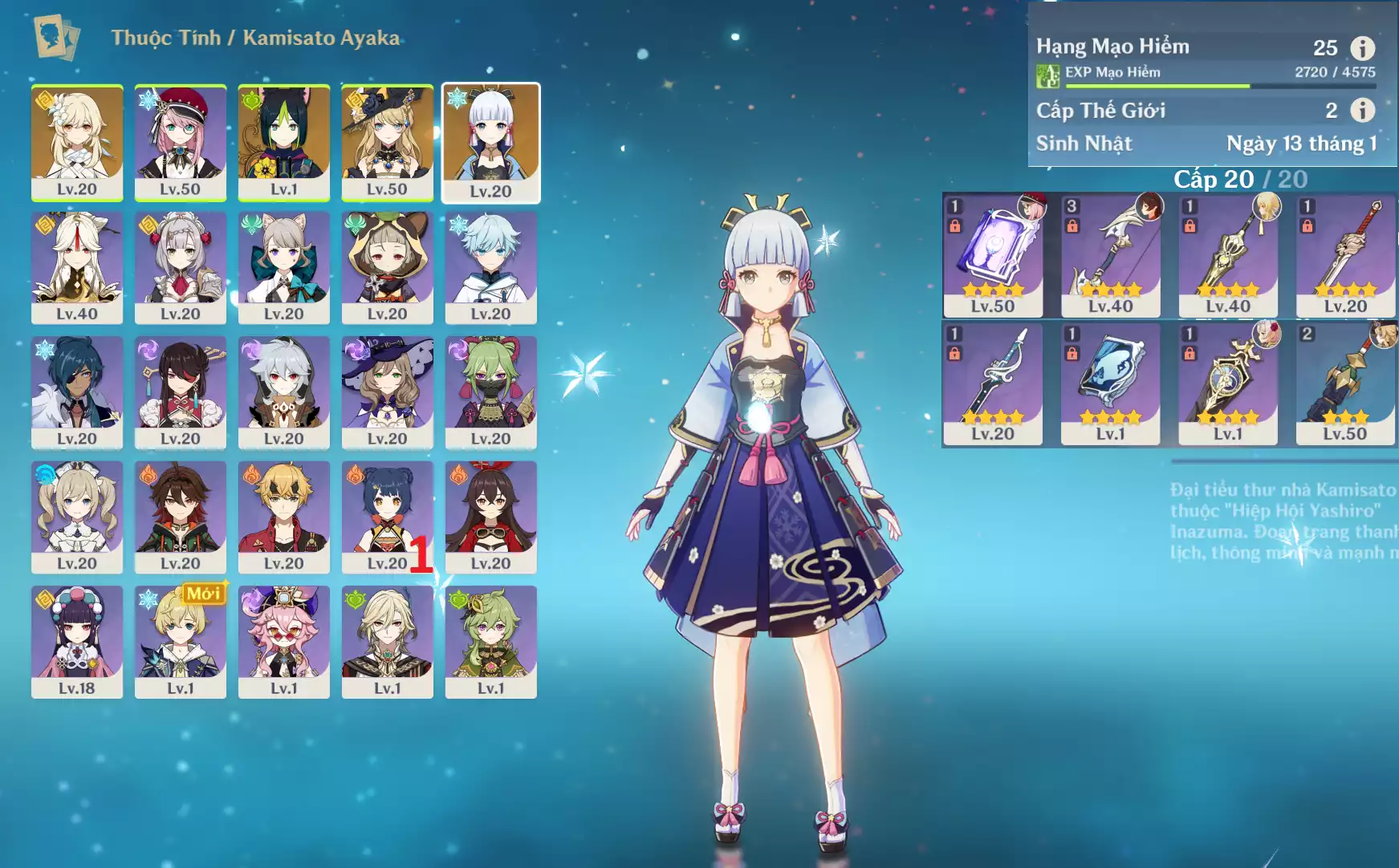The width and height of the screenshot is (1399, 868).
Task: Select Barbara's character tile
Action: pyautogui.click(x=77, y=516)
